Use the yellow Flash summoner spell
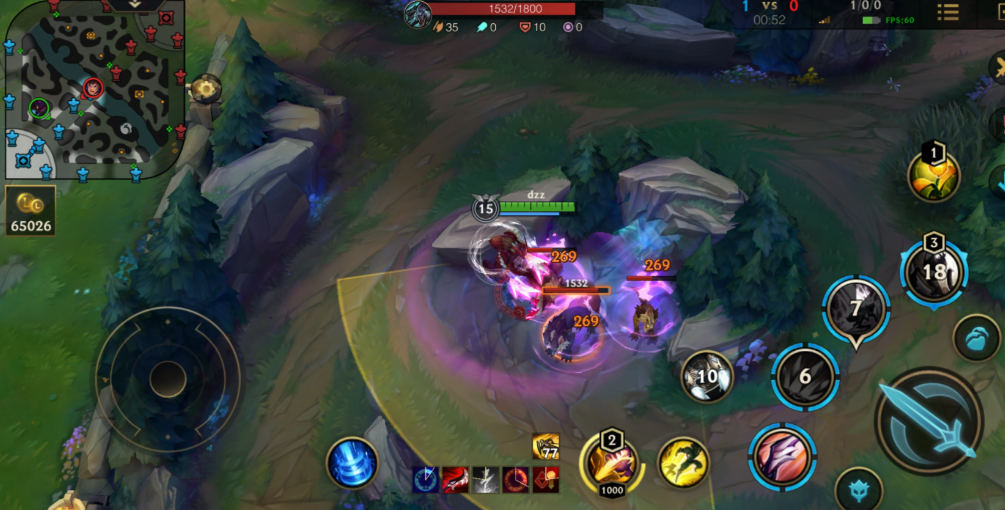 tap(683, 463)
